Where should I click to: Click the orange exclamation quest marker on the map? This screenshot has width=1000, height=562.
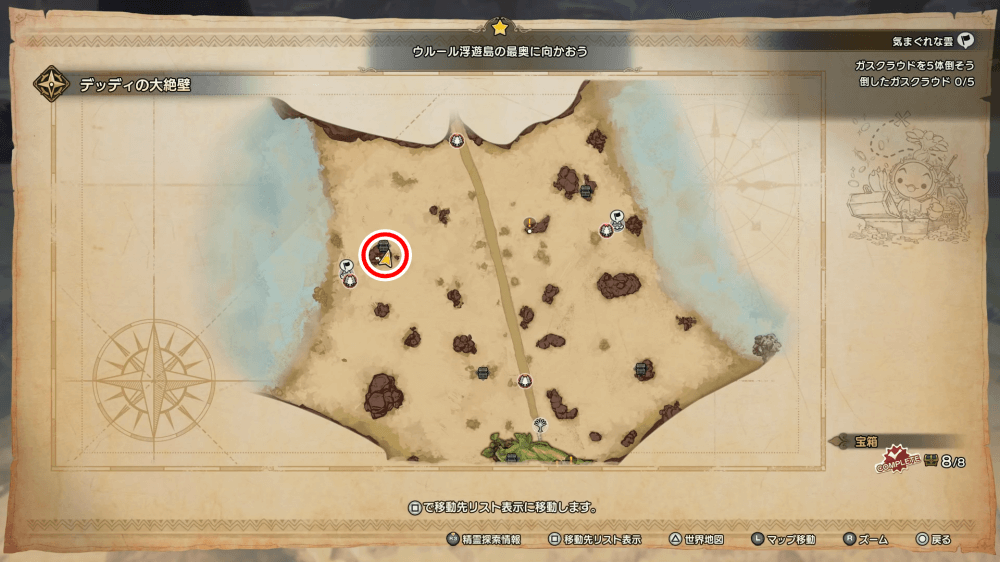[528, 223]
